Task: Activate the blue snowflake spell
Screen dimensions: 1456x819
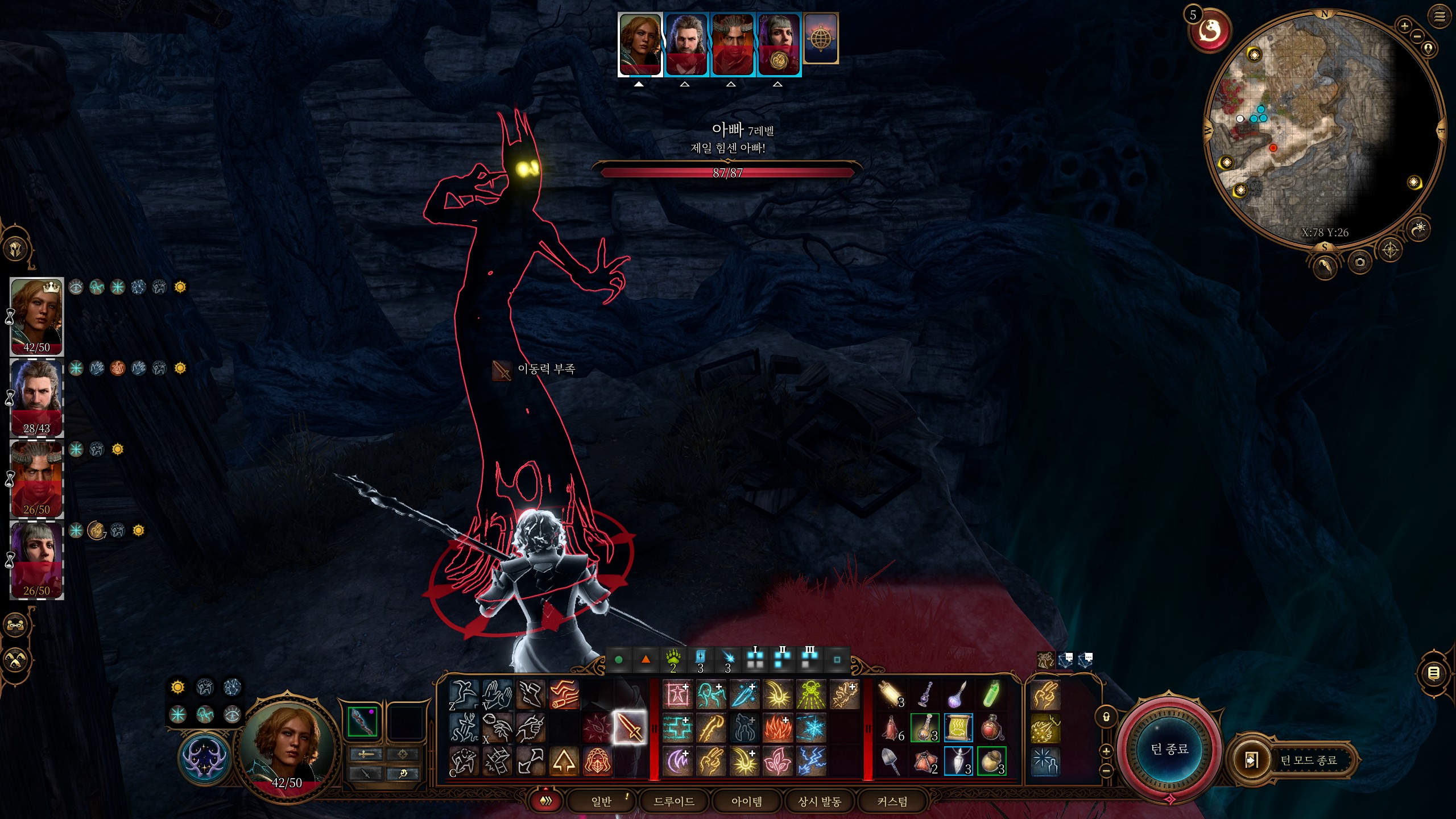Action: pyautogui.click(x=811, y=728)
